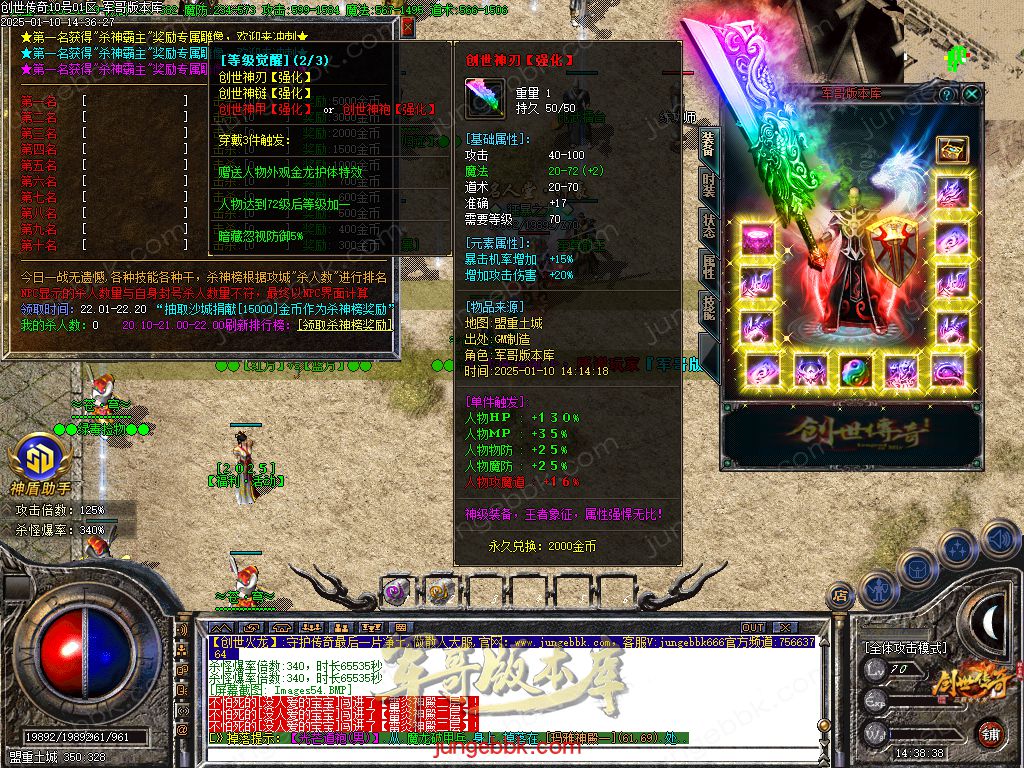Image resolution: width=1024 pixels, height=768 pixels.
Task: Open help on the equipment panel
Action: pos(947,94)
